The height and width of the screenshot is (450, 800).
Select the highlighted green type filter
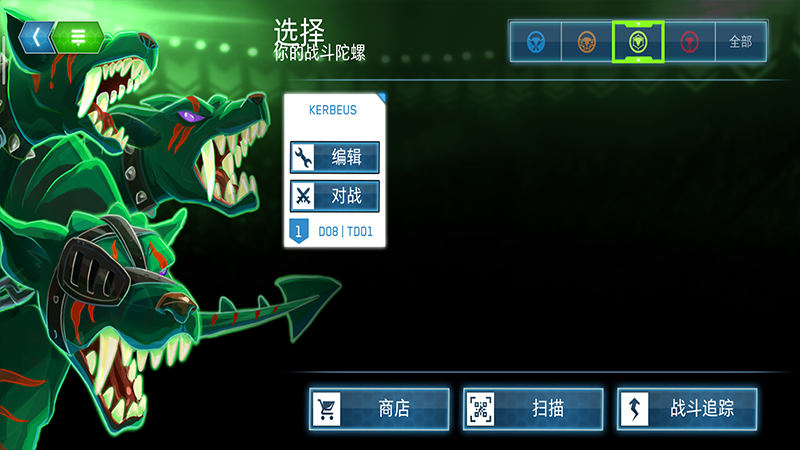pos(639,42)
